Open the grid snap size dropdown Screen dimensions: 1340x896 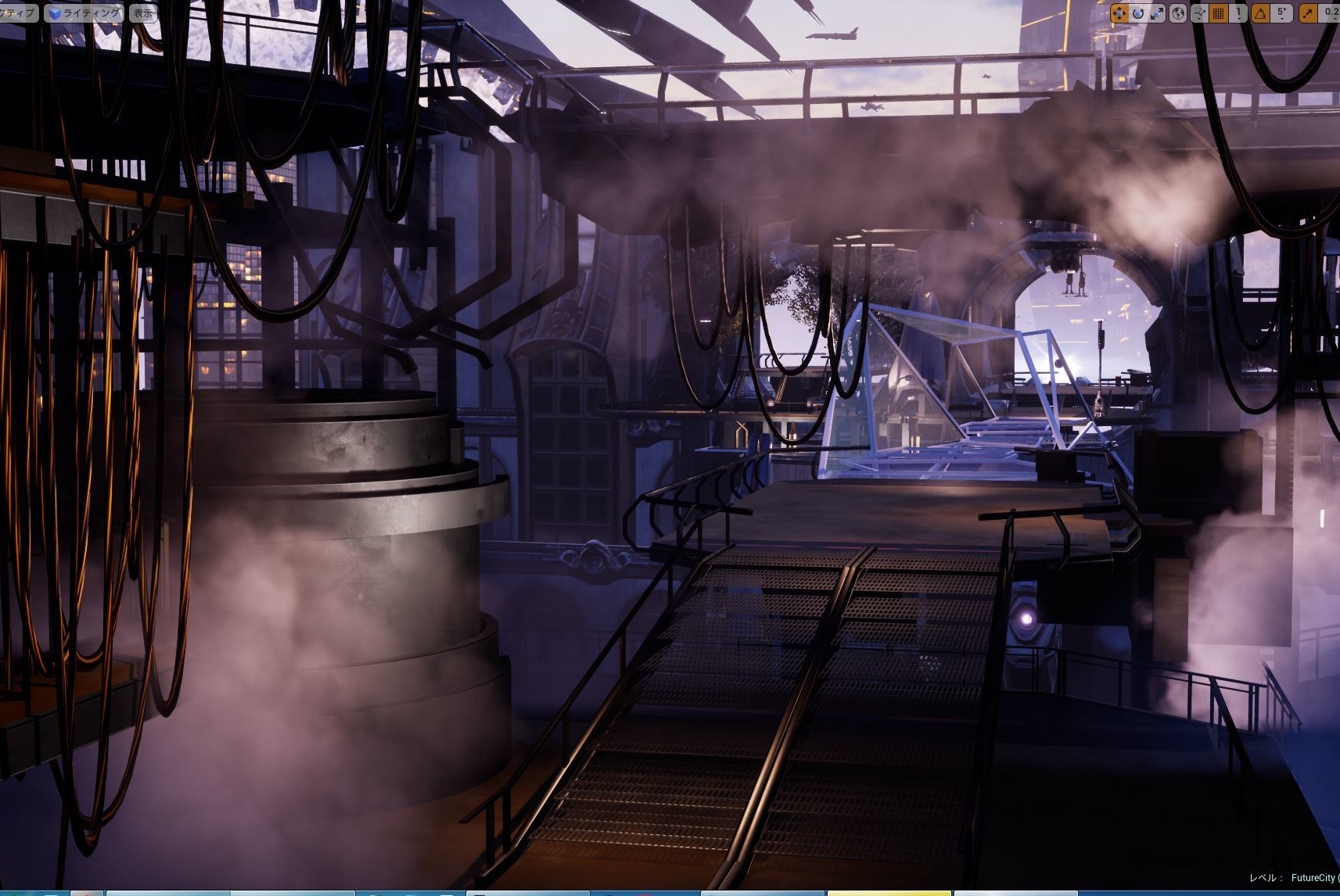pos(1238,13)
